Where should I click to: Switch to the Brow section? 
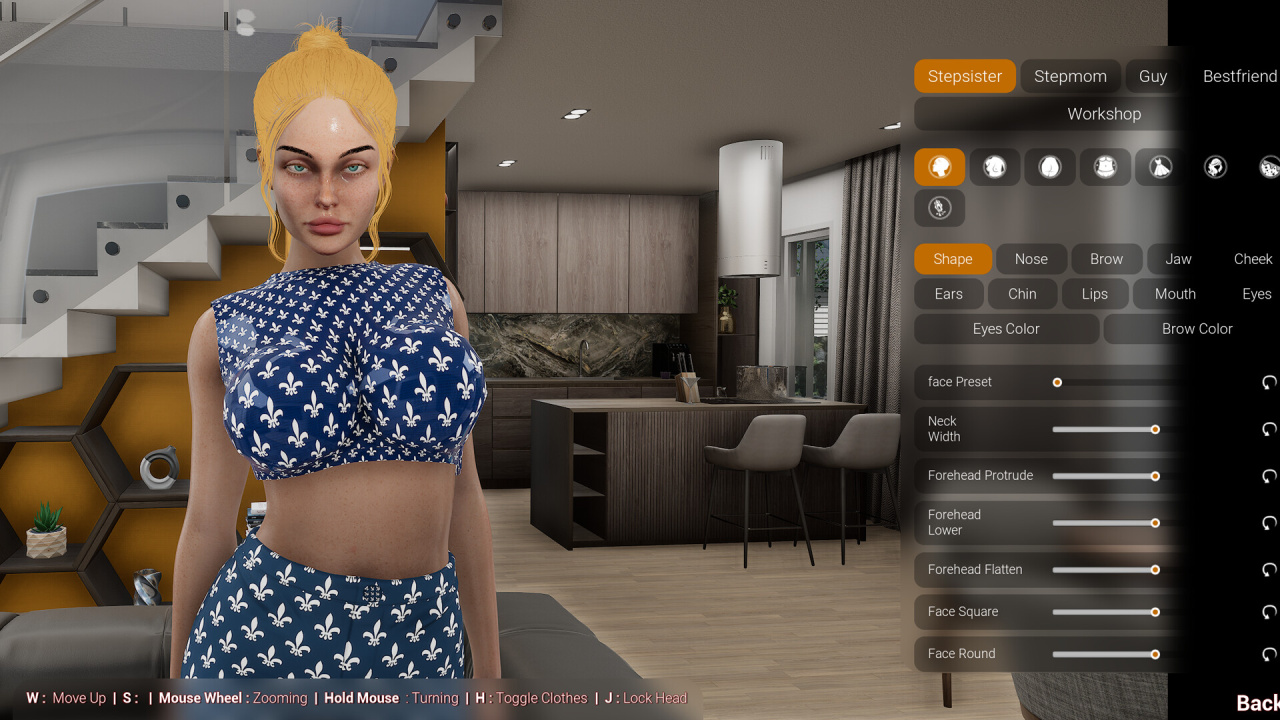click(1106, 259)
